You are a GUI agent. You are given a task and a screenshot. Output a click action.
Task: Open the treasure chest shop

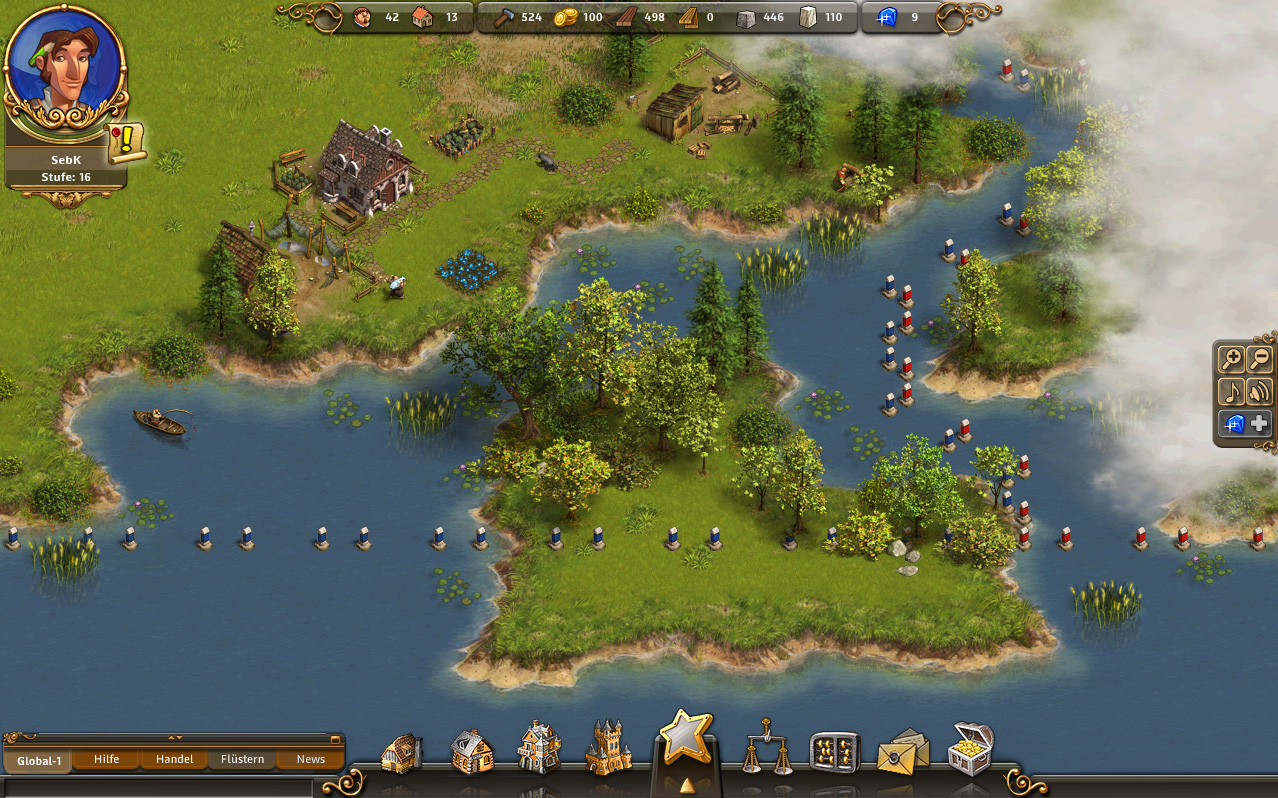[x=970, y=749]
